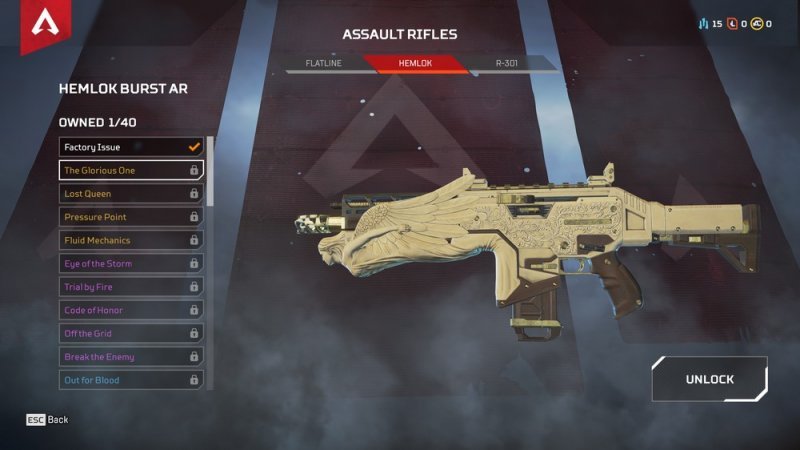Image resolution: width=800 pixels, height=450 pixels.
Task: Preview the Lost Queen skin
Action: (x=131, y=193)
